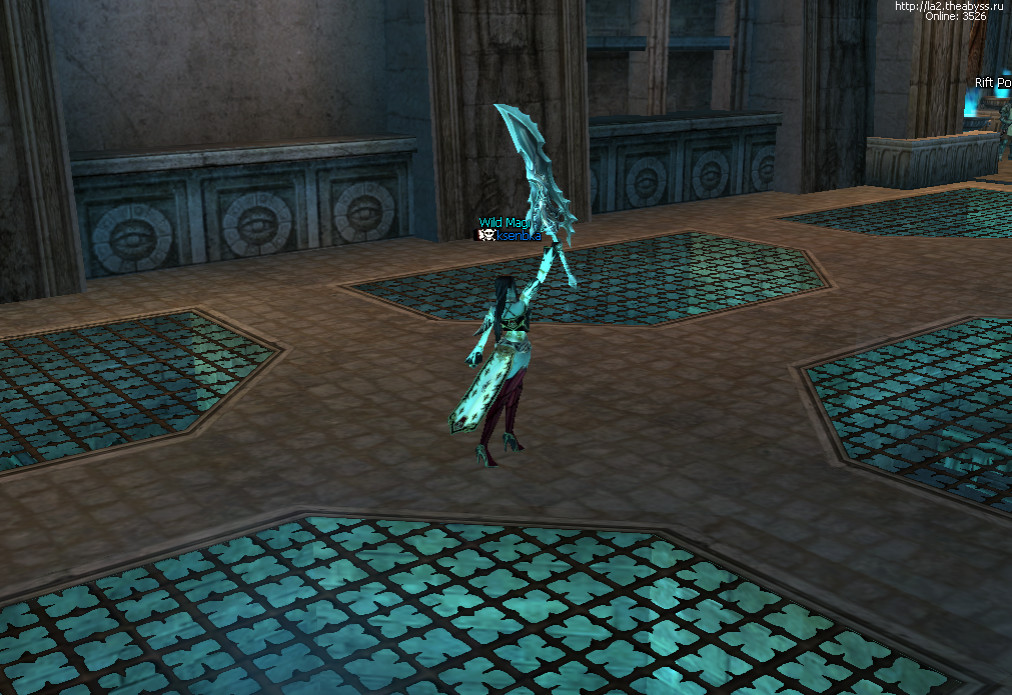
Task: Target the Ksenbka player name tag
Action: point(518,235)
